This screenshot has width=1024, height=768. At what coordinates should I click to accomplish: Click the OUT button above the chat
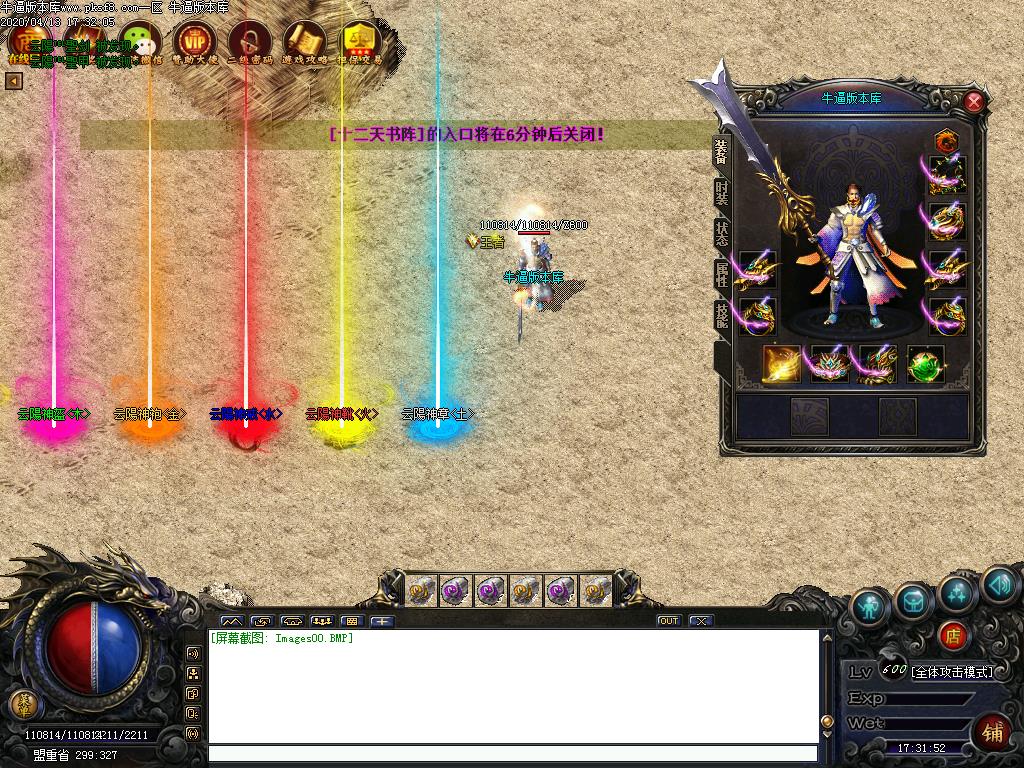pos(669,621)
